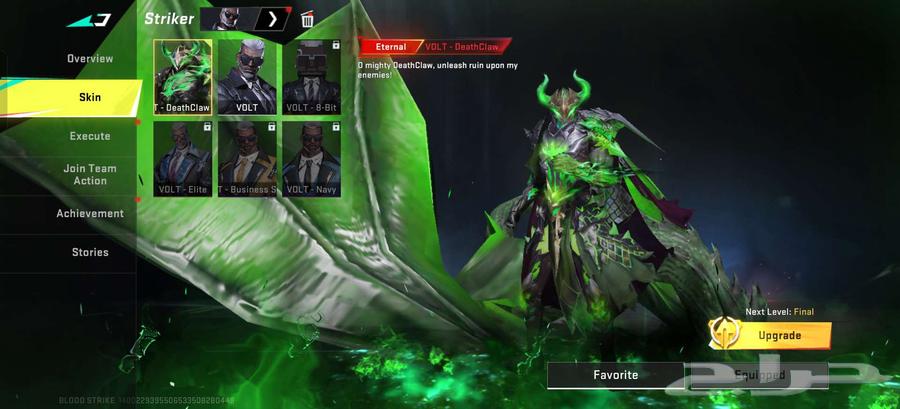Select the VOLT - Elite skin

[x=182, y=158]
